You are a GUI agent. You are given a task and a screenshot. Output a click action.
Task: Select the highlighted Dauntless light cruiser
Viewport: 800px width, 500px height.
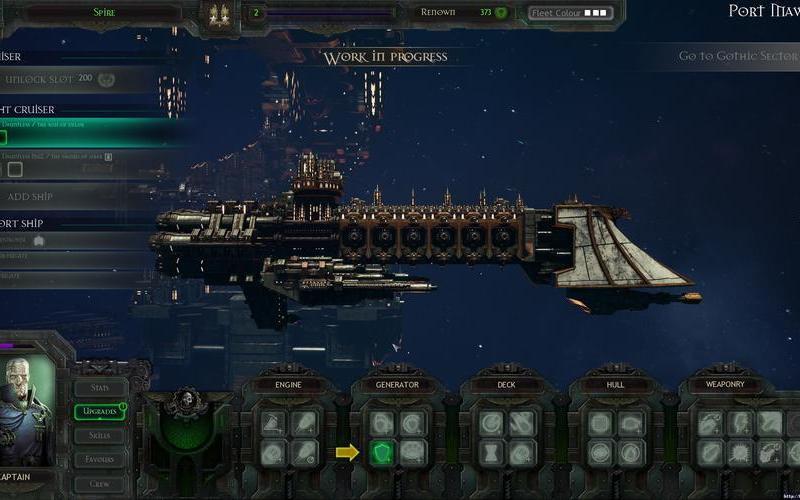click(80, 132)
